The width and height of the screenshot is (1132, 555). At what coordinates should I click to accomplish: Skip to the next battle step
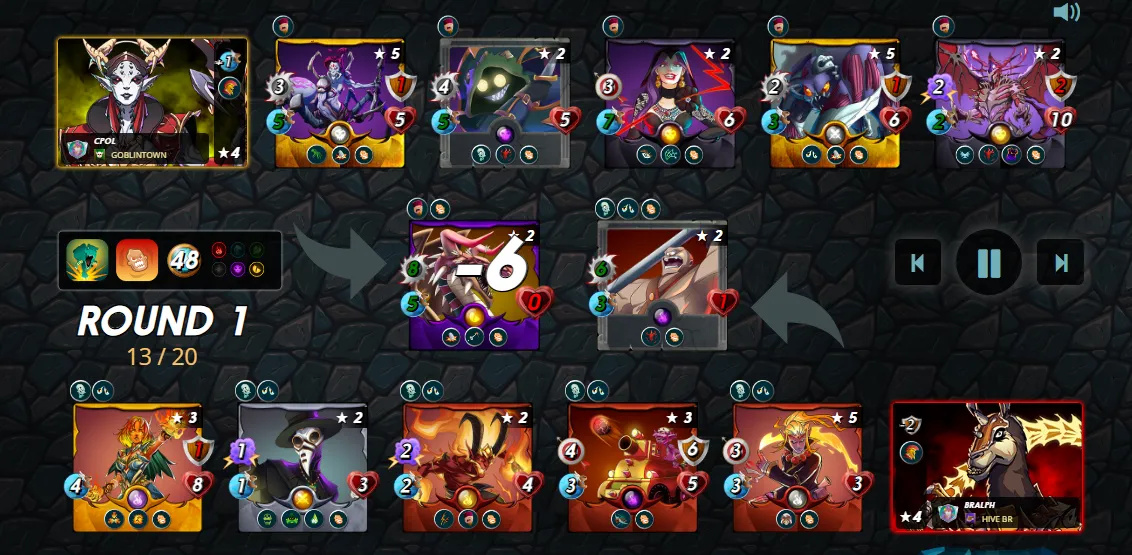1060,263
